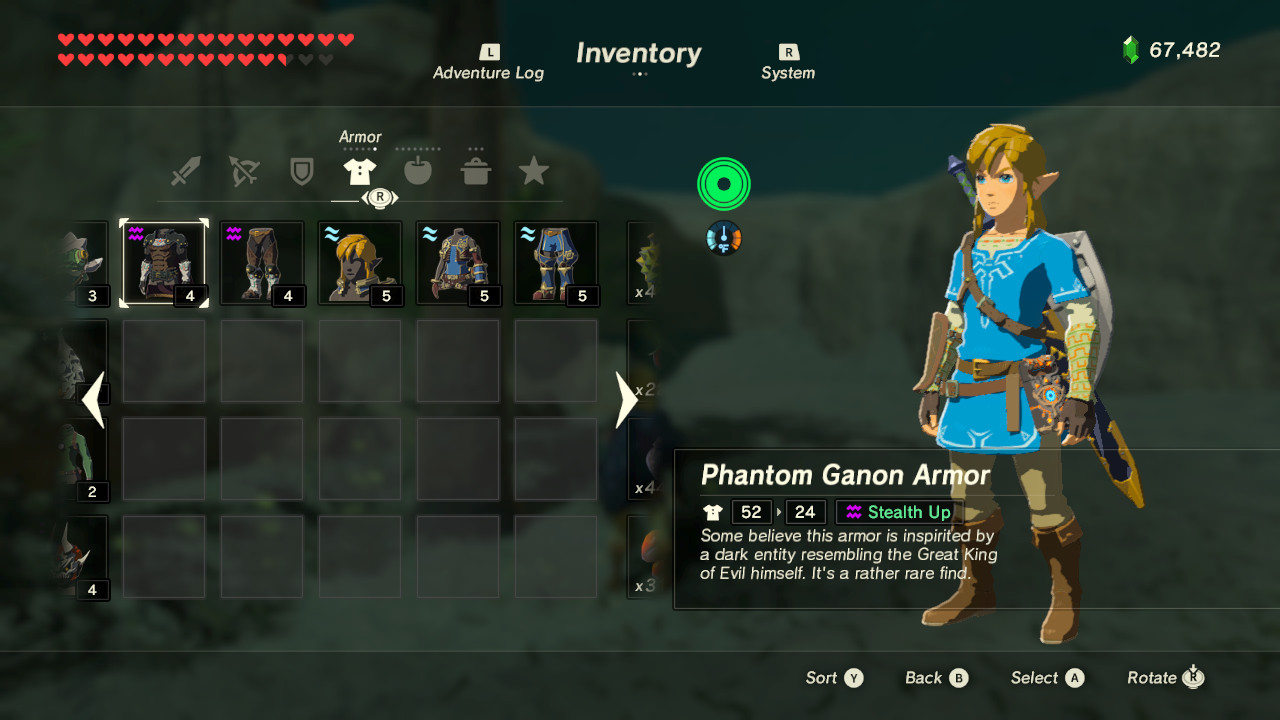Screen dimensions: 1280x720
Task: Open the cooking pot food category icon
Action: pos(476,170)
